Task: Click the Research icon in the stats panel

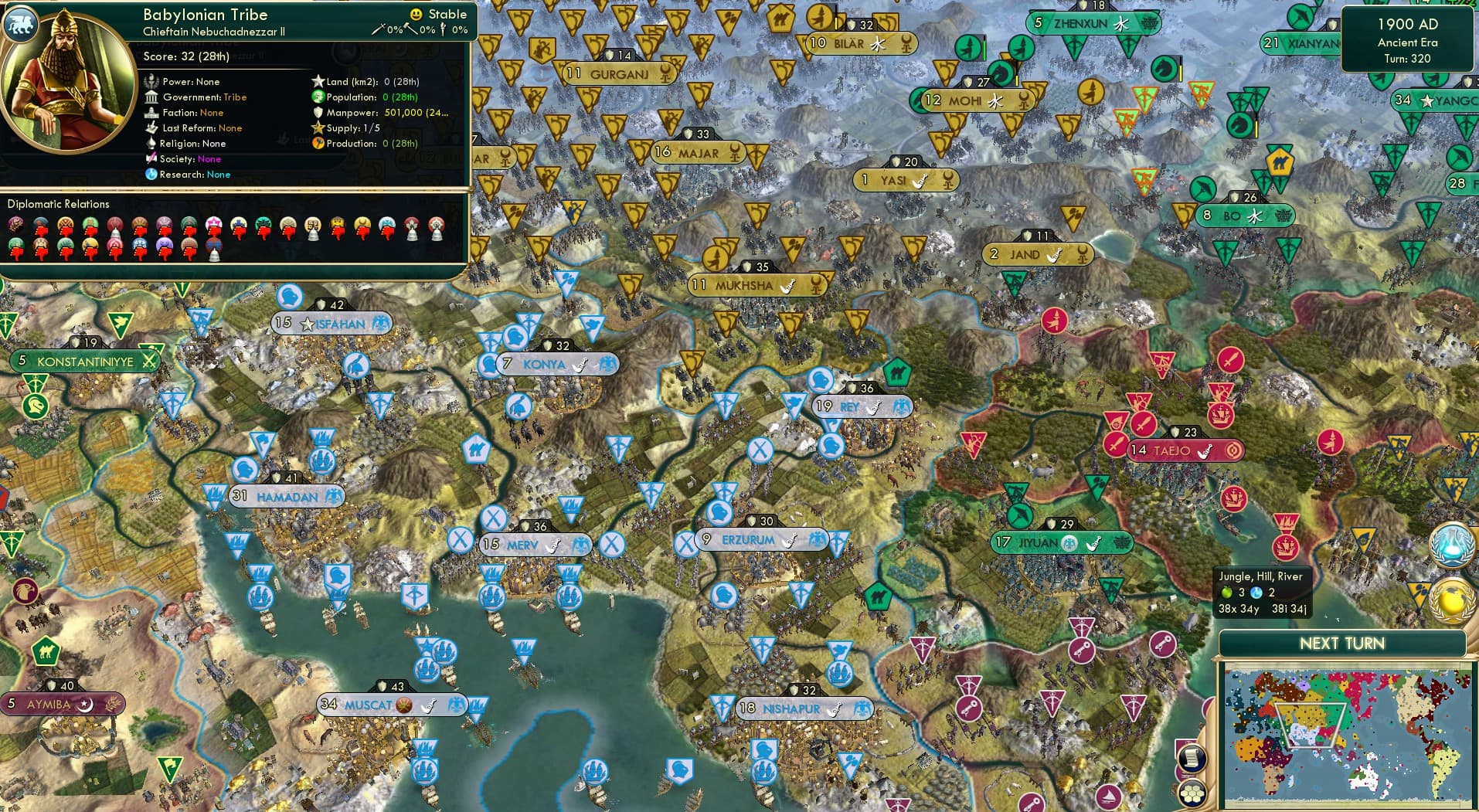Action: [x=151, y=175]
